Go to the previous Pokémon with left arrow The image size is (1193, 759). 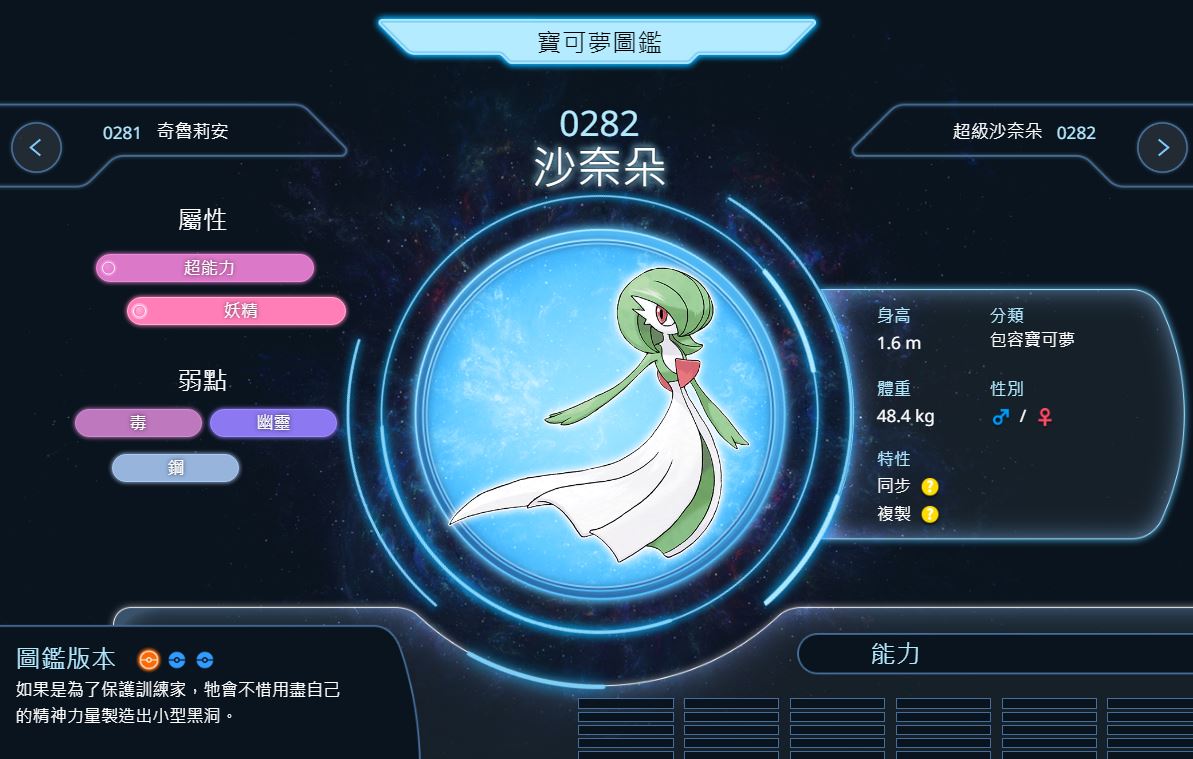36,148
